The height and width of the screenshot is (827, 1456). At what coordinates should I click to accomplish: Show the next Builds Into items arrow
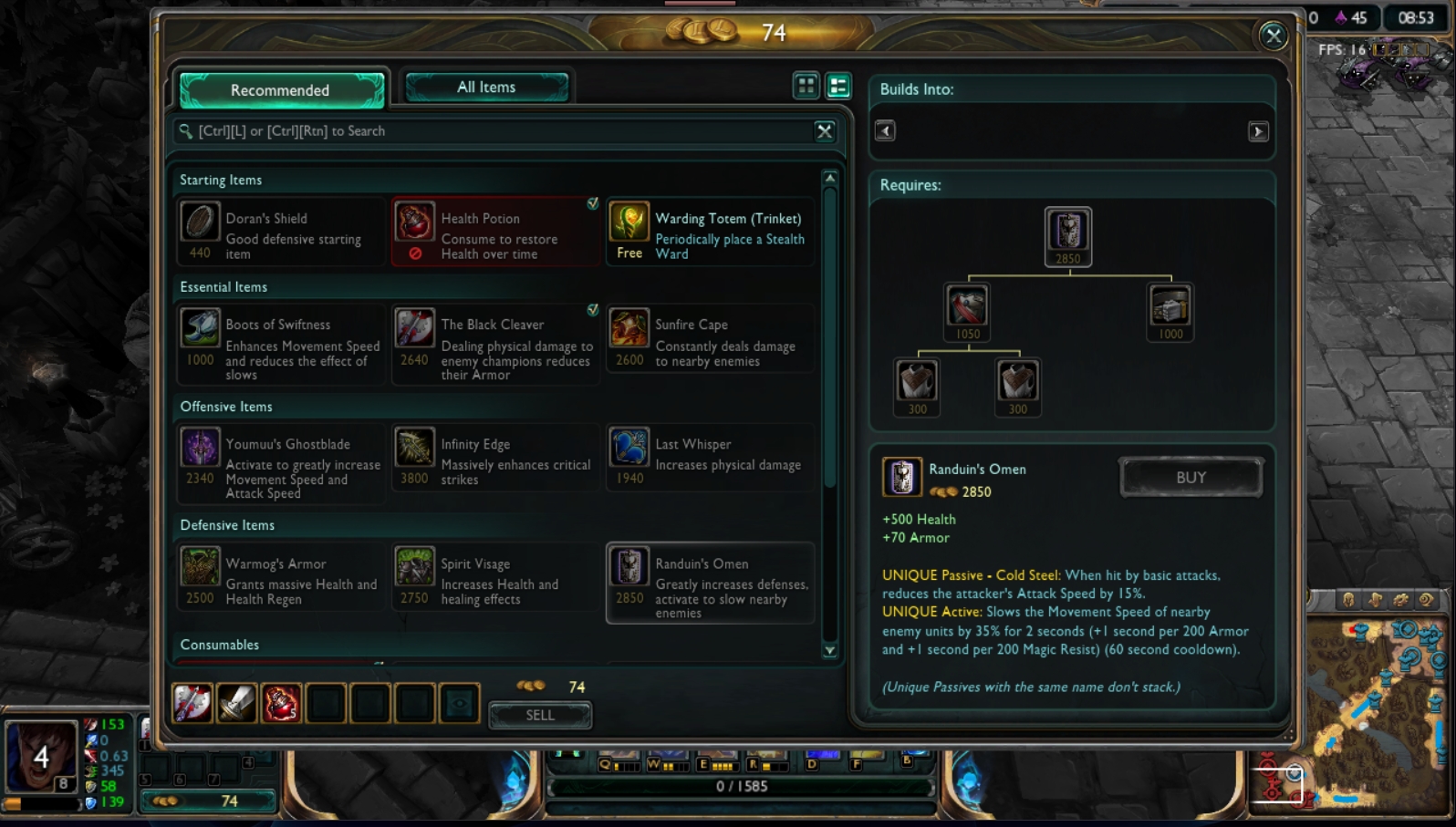(1258, 131)
